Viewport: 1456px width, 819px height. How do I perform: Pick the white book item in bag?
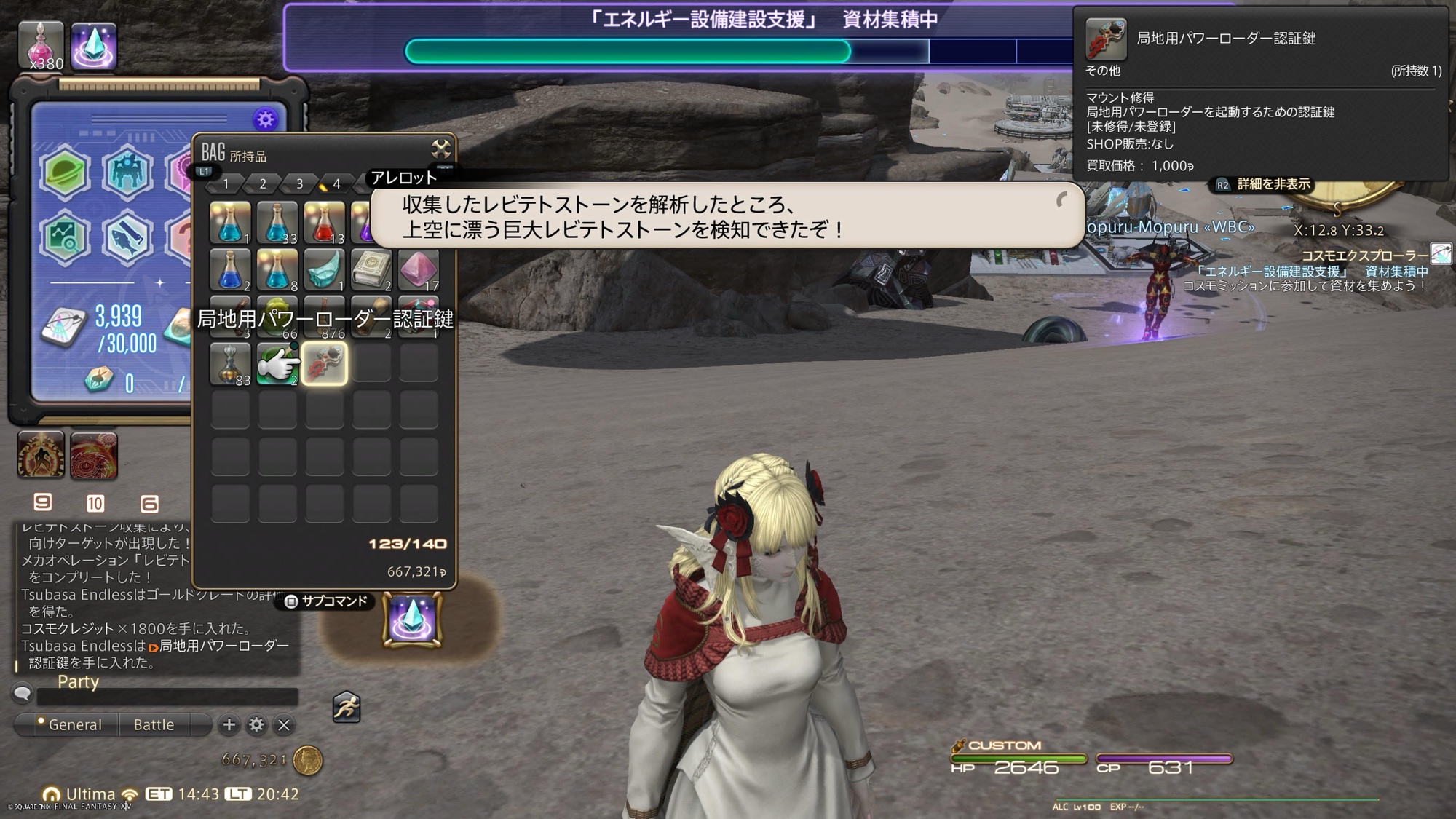tap(371, 269)
